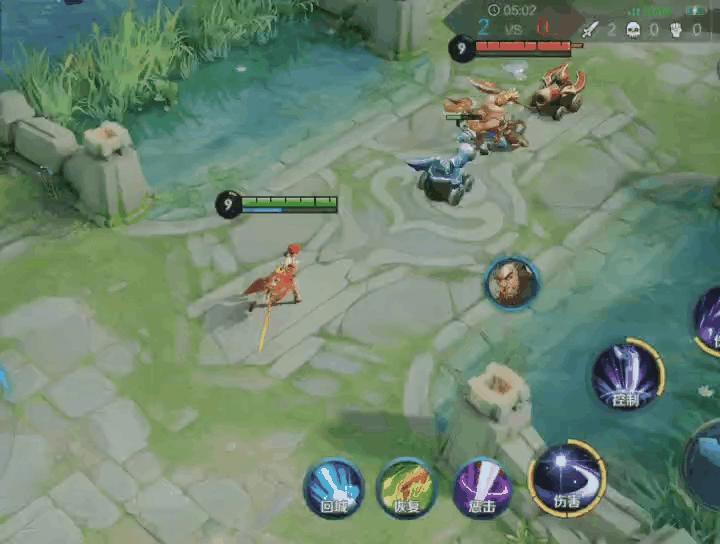Tap the large basic attack button
The height and width of the screenshot is (544, 720).
click(705, 463)
